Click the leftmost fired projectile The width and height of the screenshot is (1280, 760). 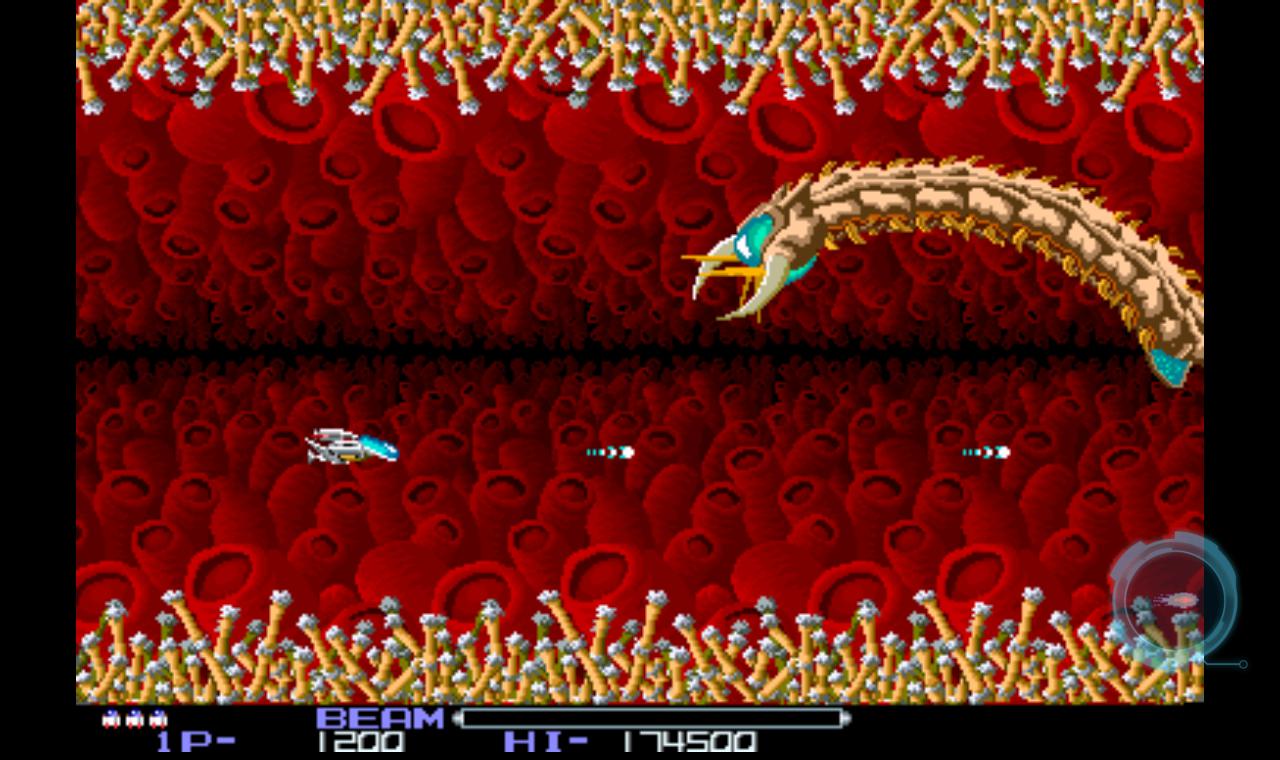(610, 451)
